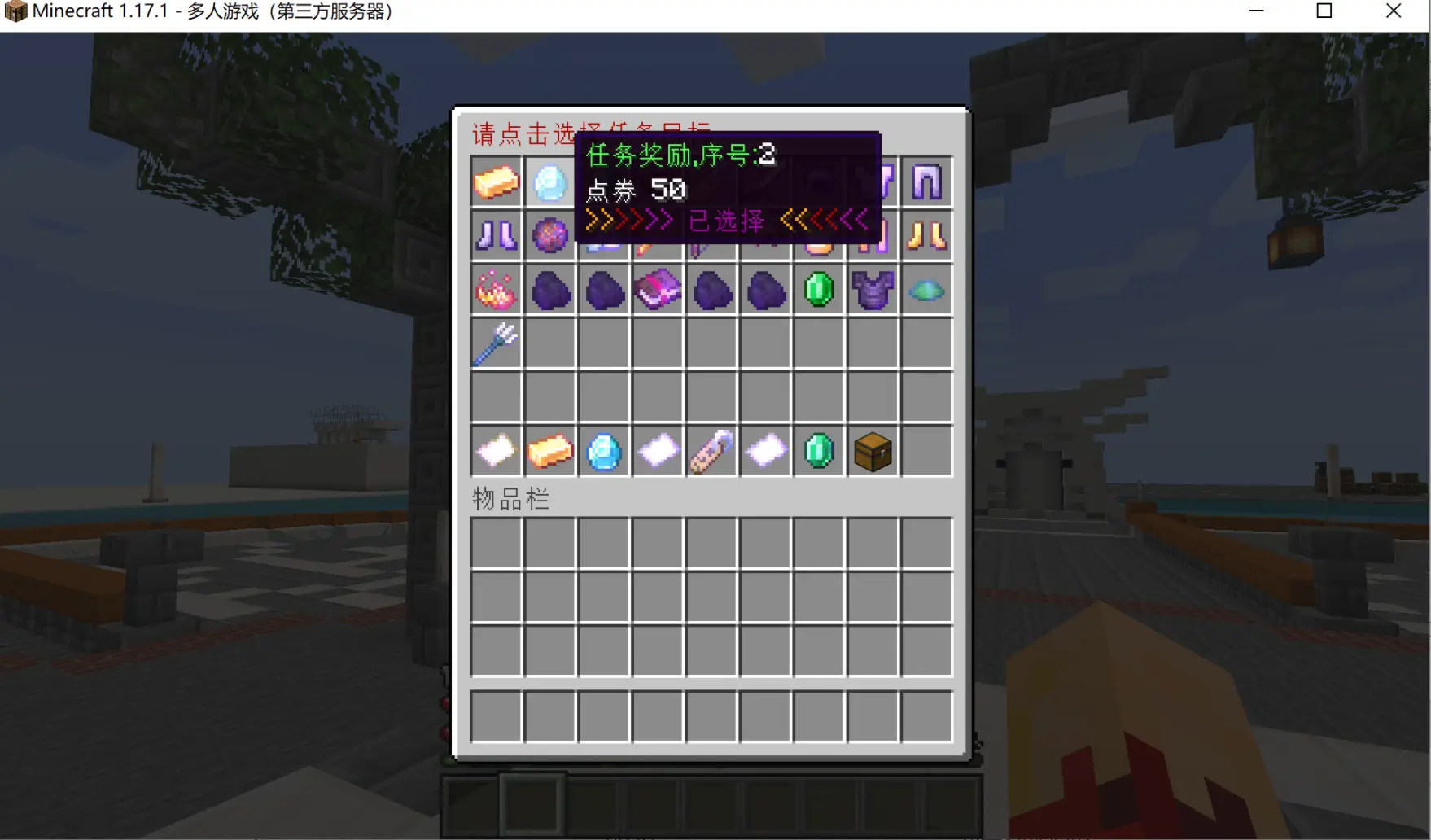The height and width of the screenshot is (840, 1431).
Task: Click the purple leggings at the top right
Action: coord(927,182)
